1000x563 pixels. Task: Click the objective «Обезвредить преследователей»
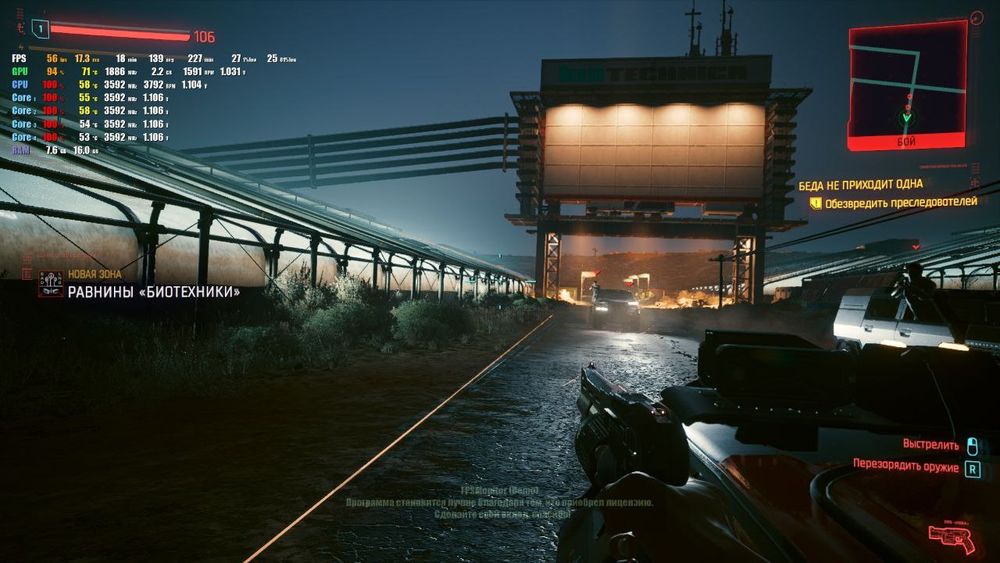[900, 202]
